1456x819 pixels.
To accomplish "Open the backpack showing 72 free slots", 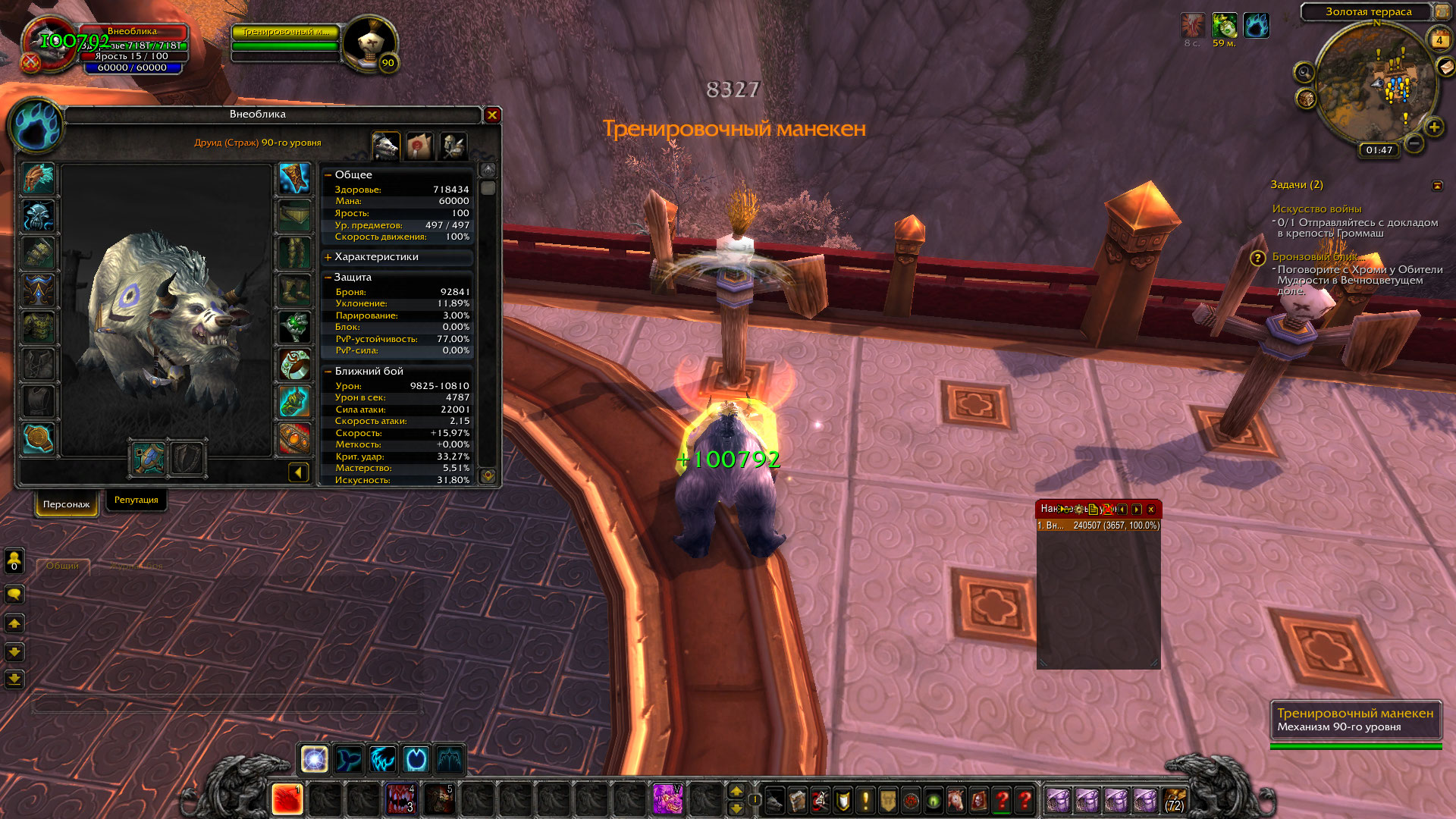I will click(x=1174, y=800).
